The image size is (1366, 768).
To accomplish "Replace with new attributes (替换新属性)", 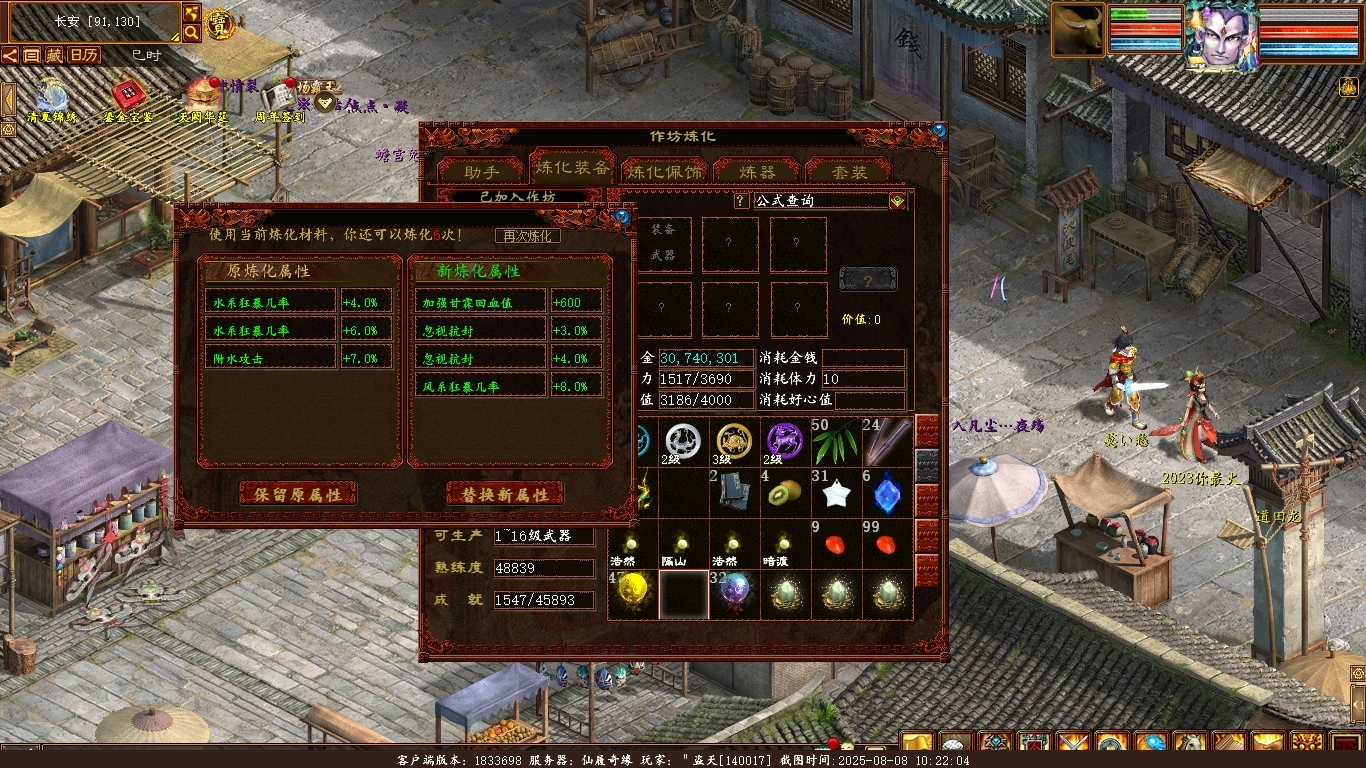I will (x=505, y=494).
